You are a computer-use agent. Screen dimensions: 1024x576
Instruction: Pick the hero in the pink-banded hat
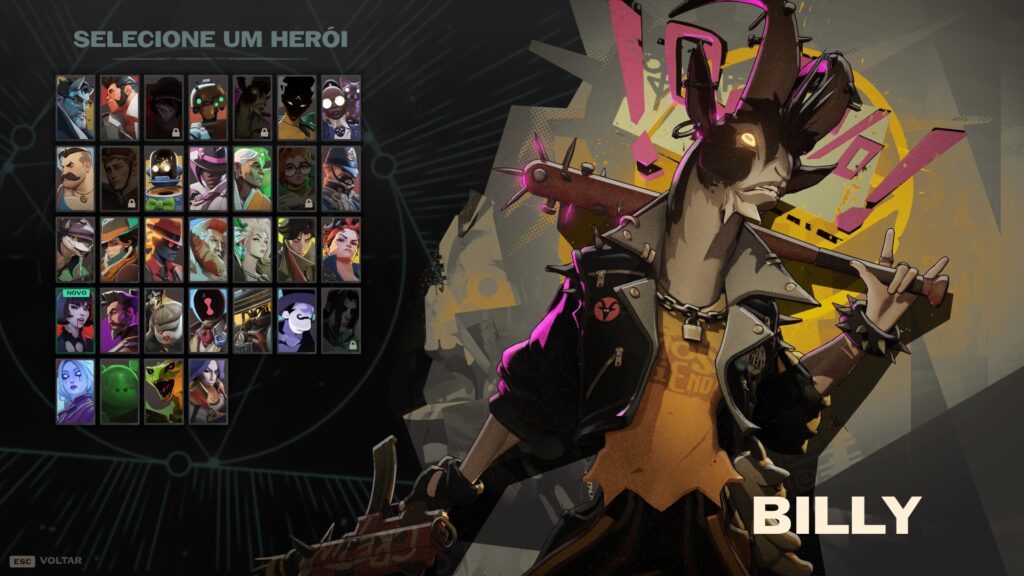tap(208, 178)
